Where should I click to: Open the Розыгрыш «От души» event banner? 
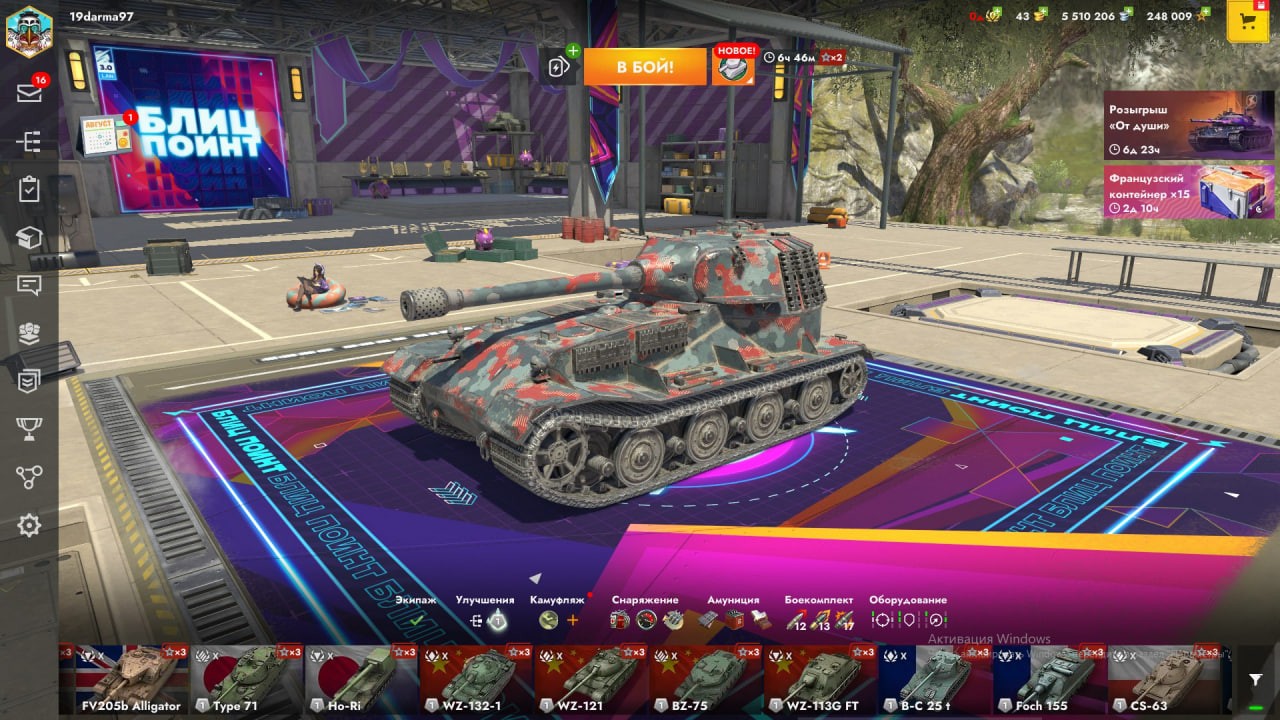click(x=1188, y=125)
